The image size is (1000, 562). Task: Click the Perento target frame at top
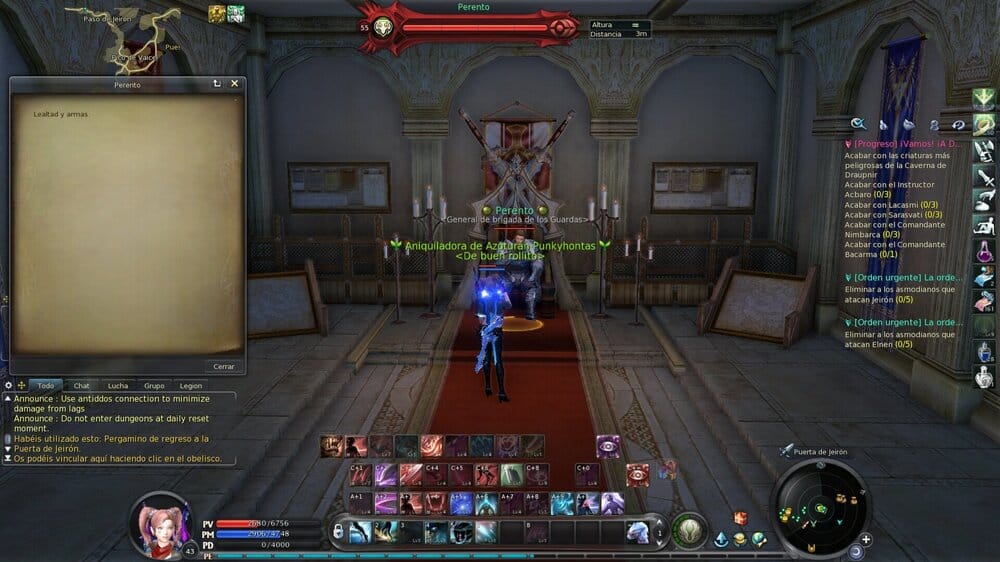[470, 27]
